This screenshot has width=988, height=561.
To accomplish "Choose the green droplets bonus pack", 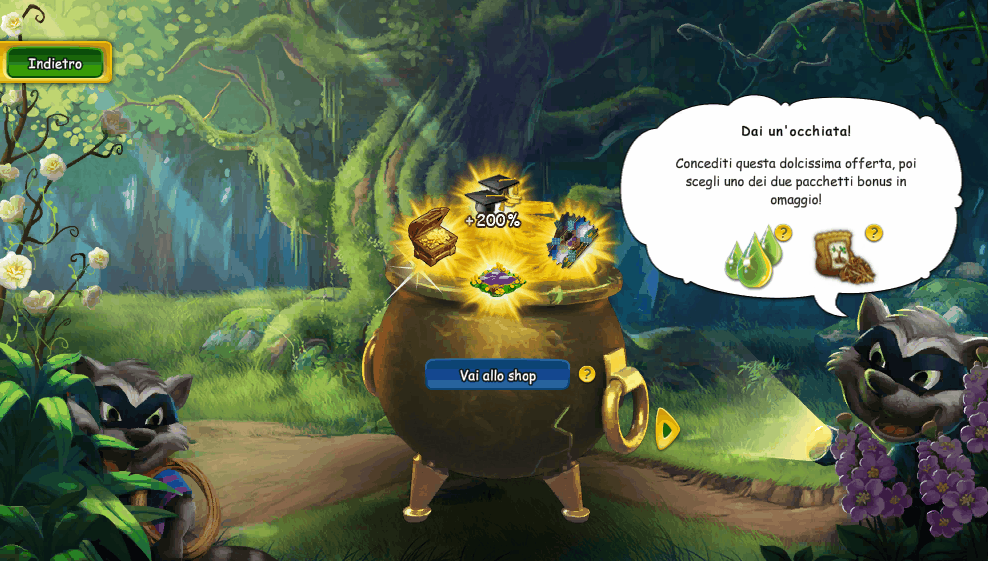I will pyautogui.click(x=751, y=258).
